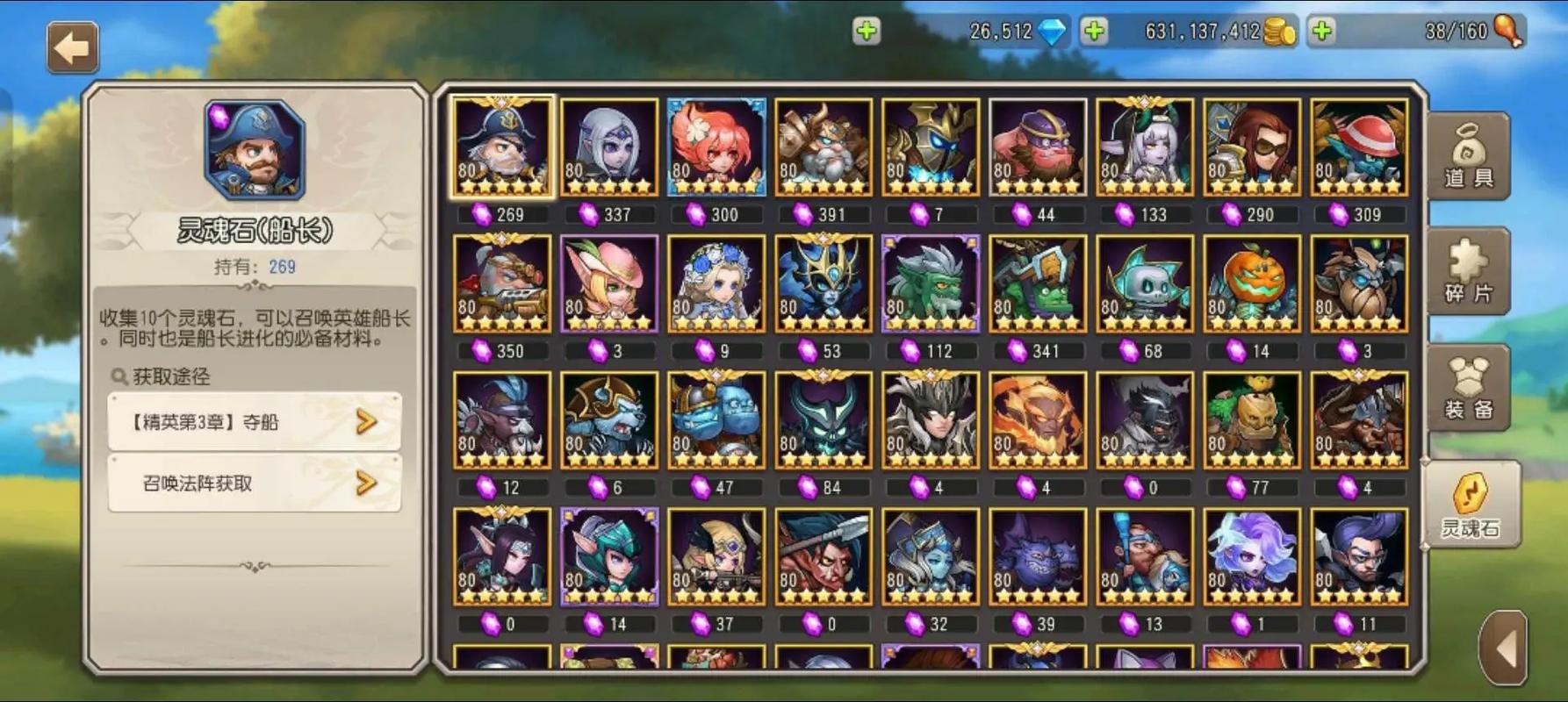
Task: Select the 灵魂石 soul stone tab
Action: coord(1470,506)
